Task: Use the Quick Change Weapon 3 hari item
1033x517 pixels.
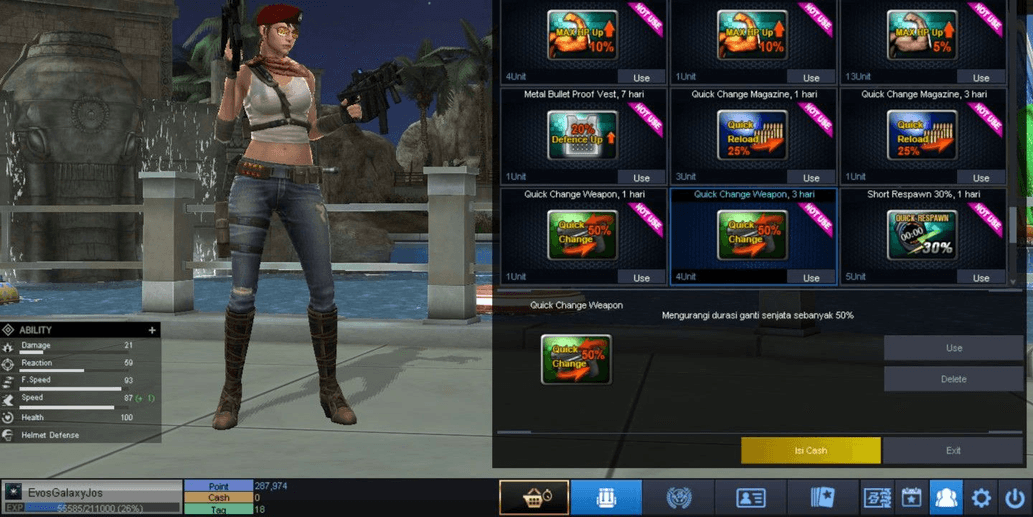Action: pos(810,277)
